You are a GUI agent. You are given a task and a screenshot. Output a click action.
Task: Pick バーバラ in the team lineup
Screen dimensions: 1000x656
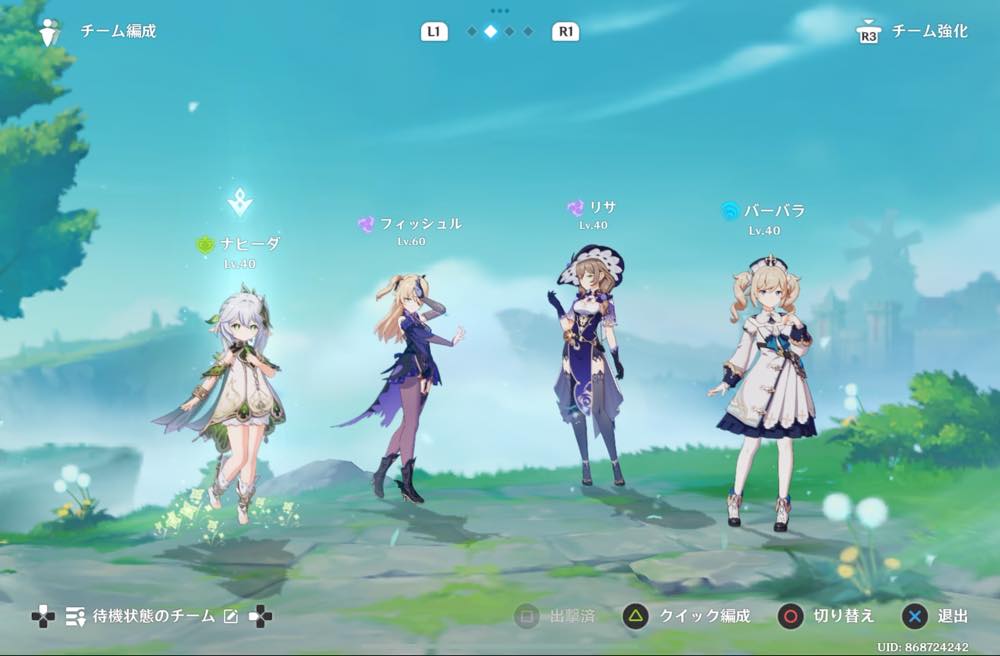pos(766,390)
